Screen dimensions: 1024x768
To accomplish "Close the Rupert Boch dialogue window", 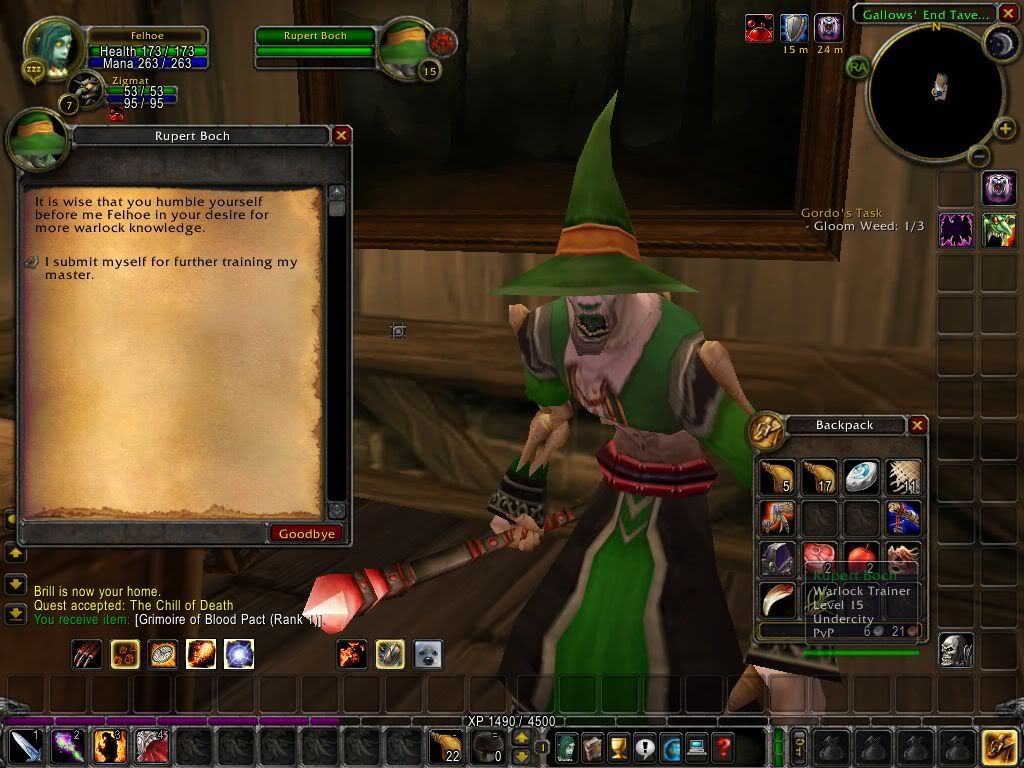I will tap(341, 136).
